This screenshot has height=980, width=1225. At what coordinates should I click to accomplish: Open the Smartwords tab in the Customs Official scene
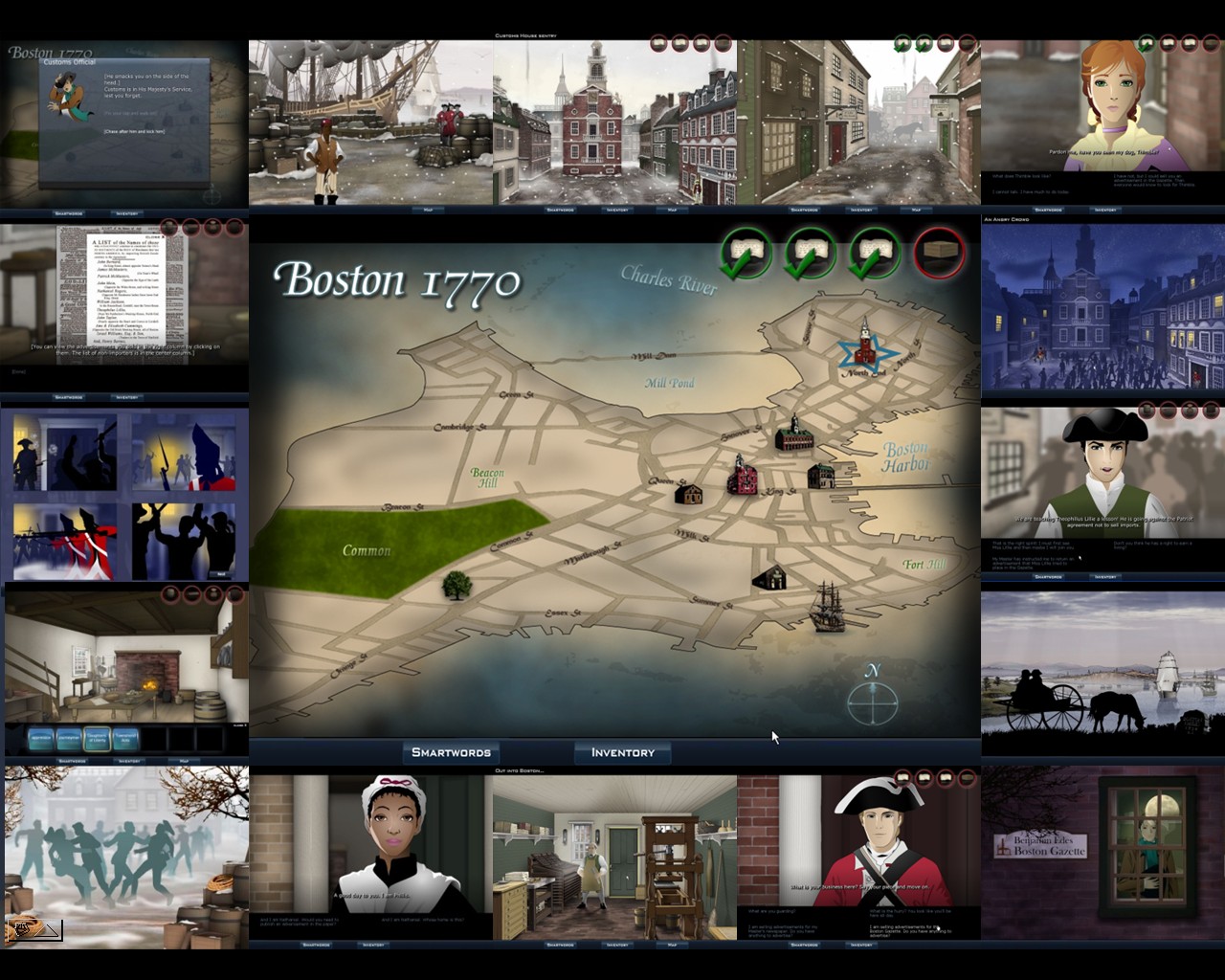pyautogui.click(x=68, y=212)
